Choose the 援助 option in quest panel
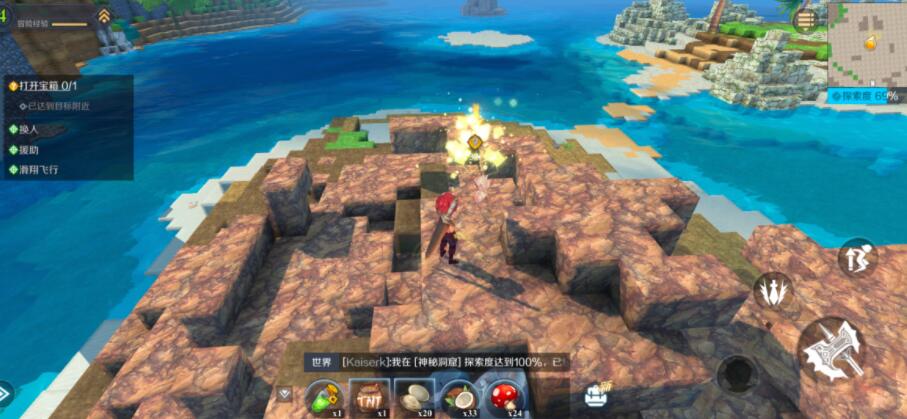The image size is (907, 419). coord(32,150)
